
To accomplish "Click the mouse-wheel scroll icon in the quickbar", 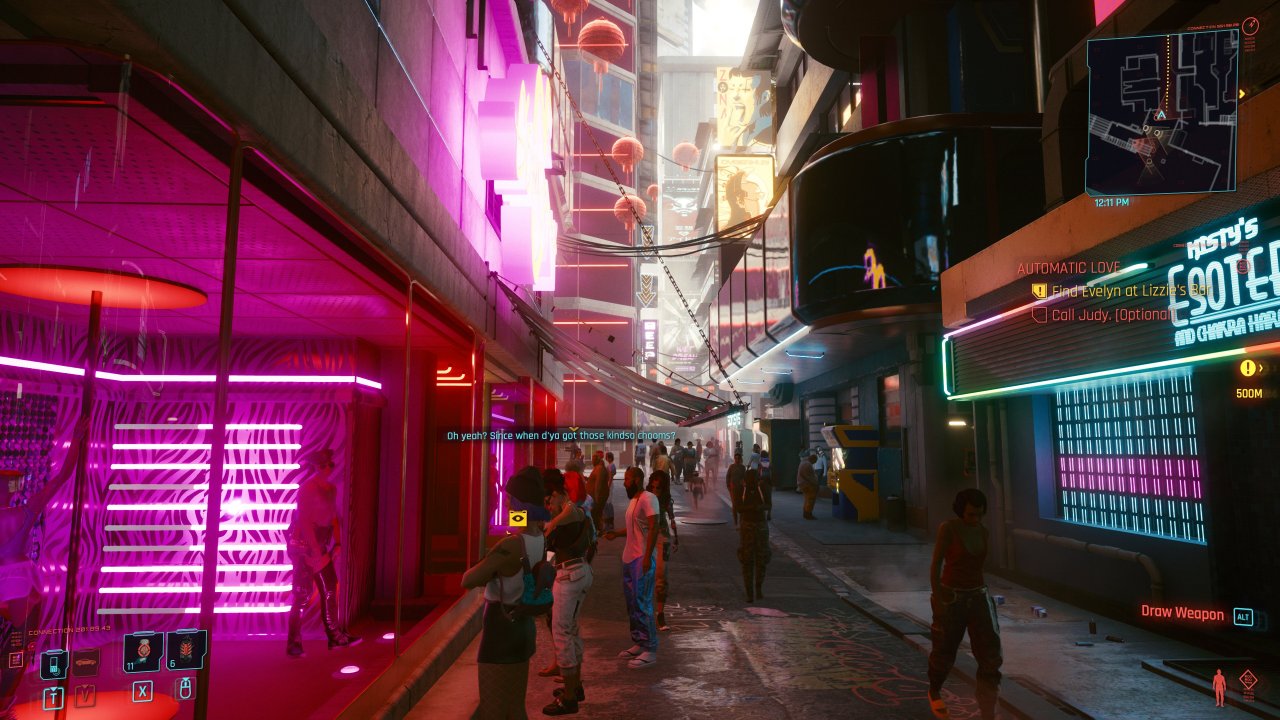I will (186, 689).
